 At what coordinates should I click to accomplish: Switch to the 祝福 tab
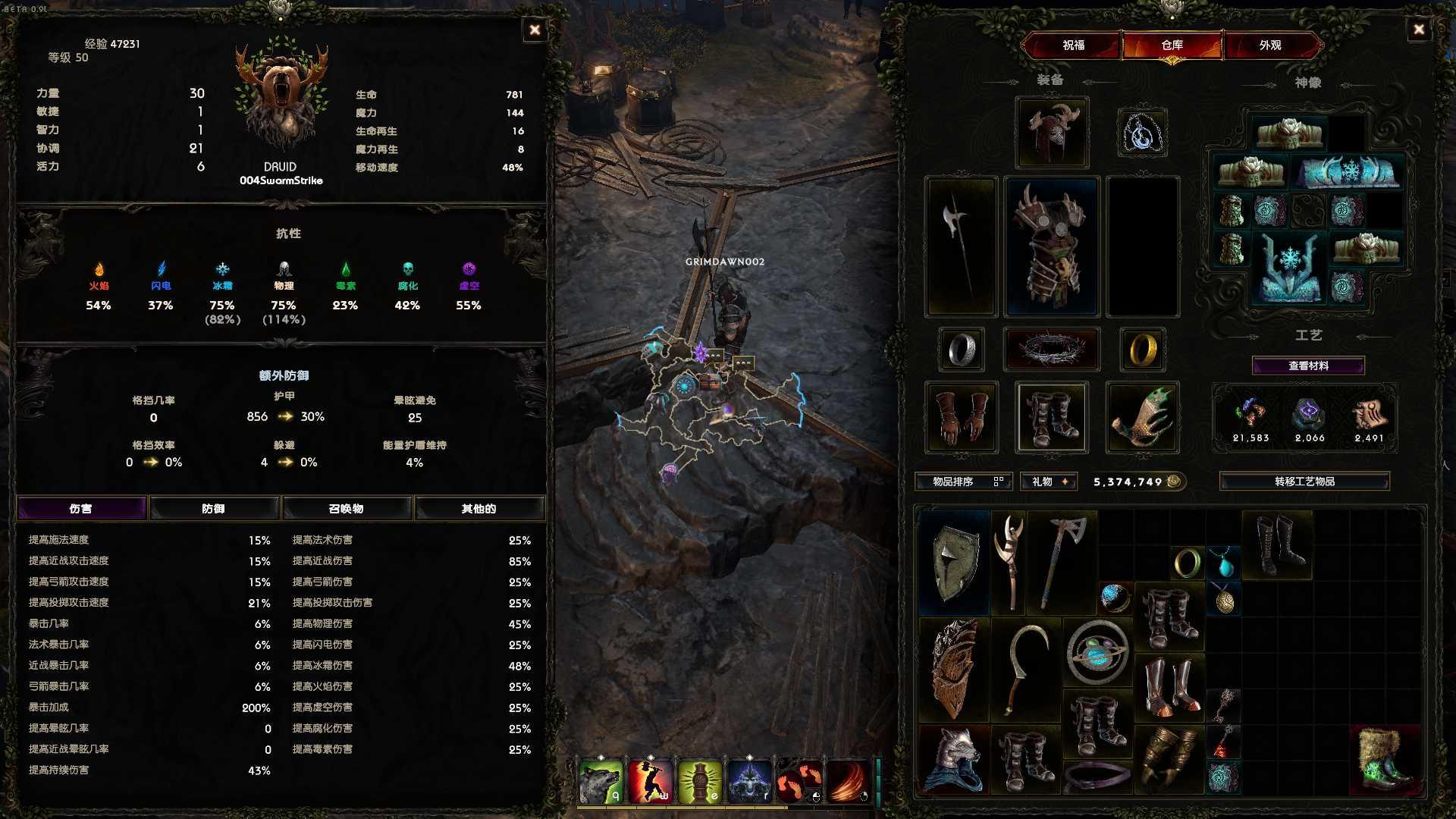[x=1073, y=45]
